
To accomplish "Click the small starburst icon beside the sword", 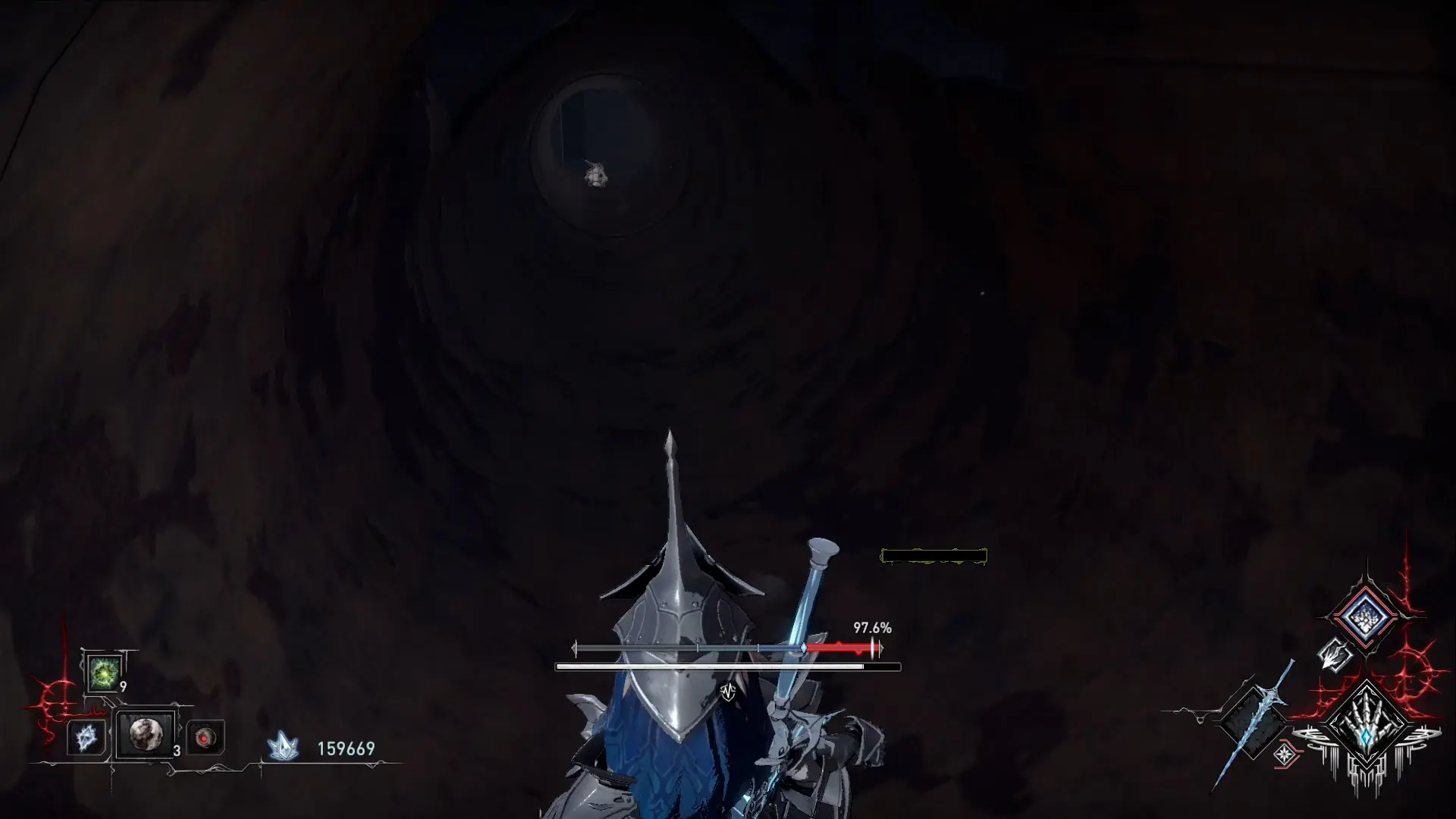I will [1285, 754].
